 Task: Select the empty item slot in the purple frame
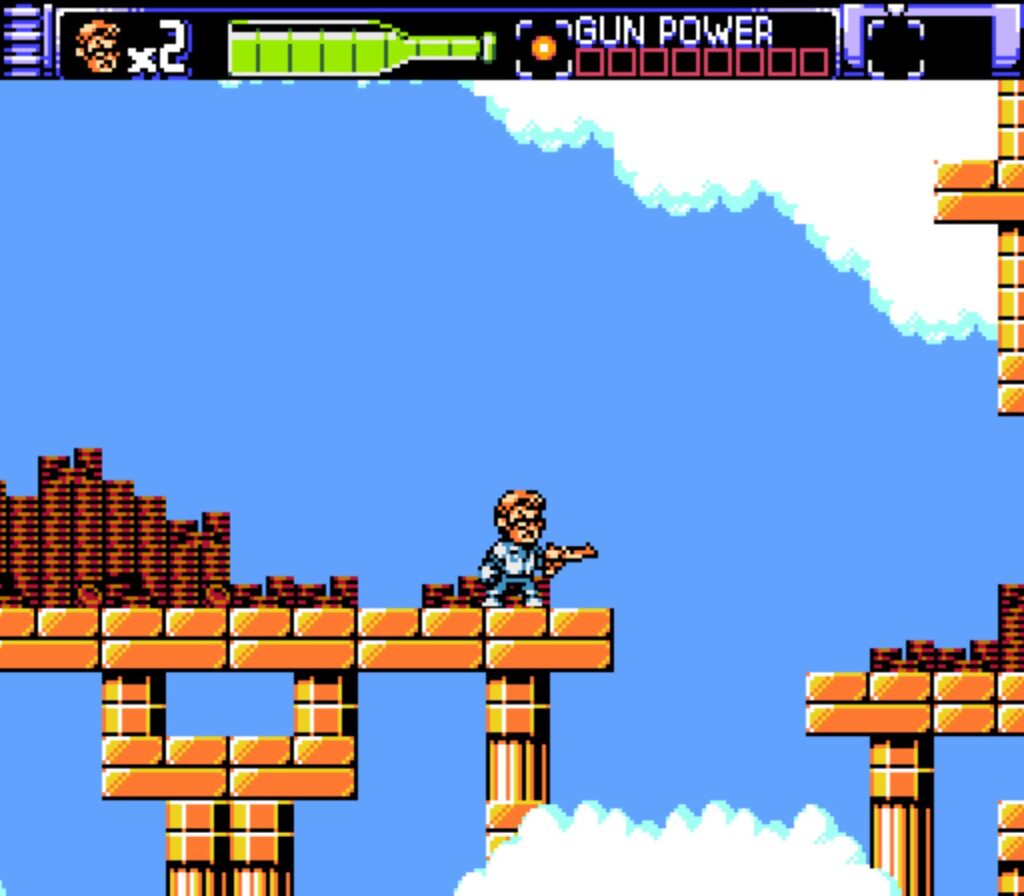(895, 46)
